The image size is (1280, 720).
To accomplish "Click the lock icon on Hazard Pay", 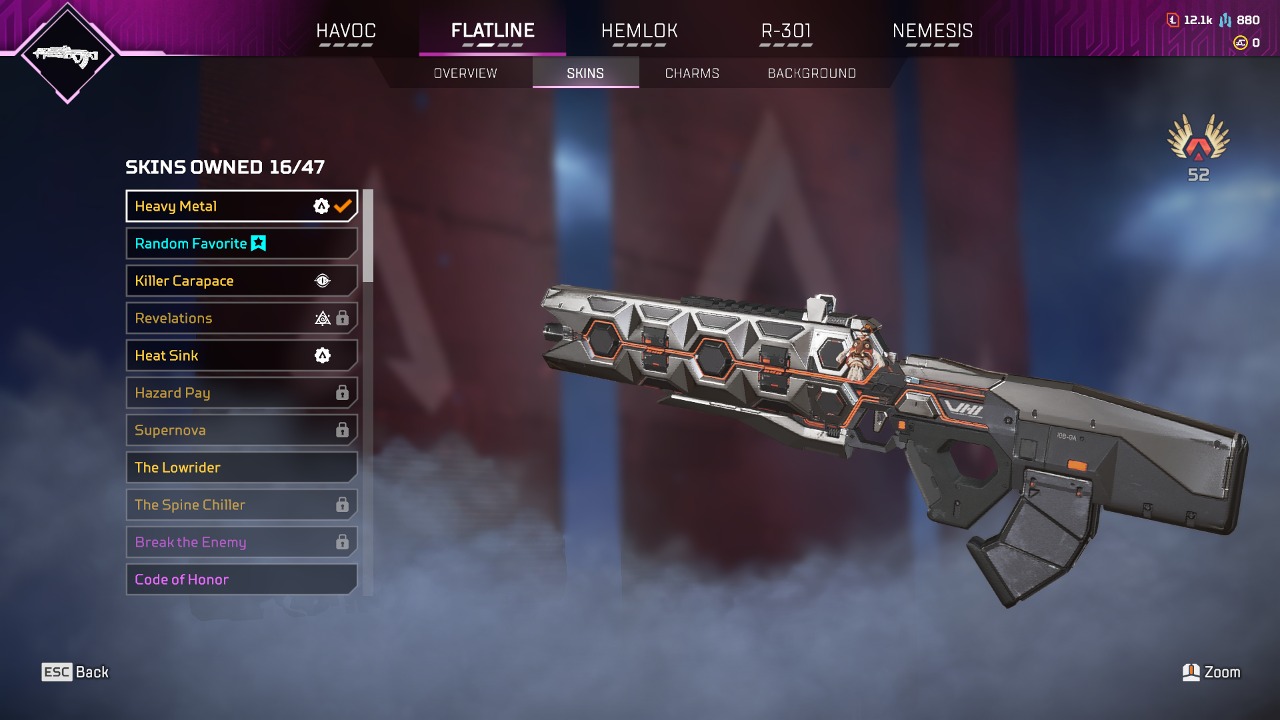I will [342, 392].
